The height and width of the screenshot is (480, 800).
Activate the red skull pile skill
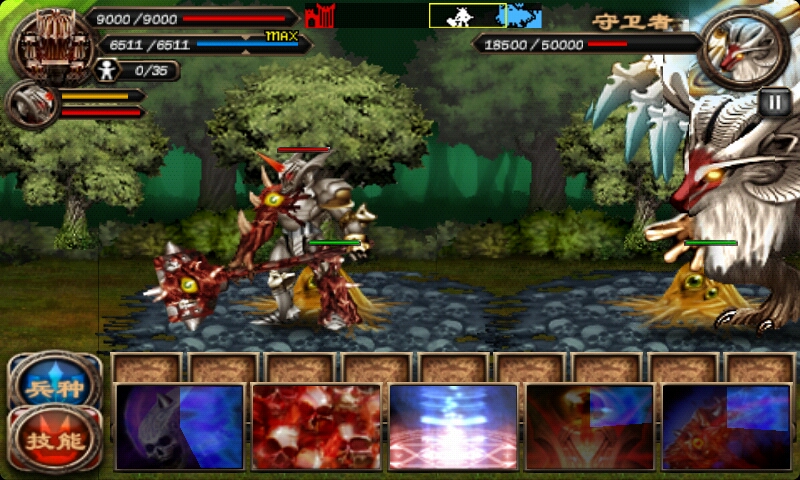[x=316, y=427]
